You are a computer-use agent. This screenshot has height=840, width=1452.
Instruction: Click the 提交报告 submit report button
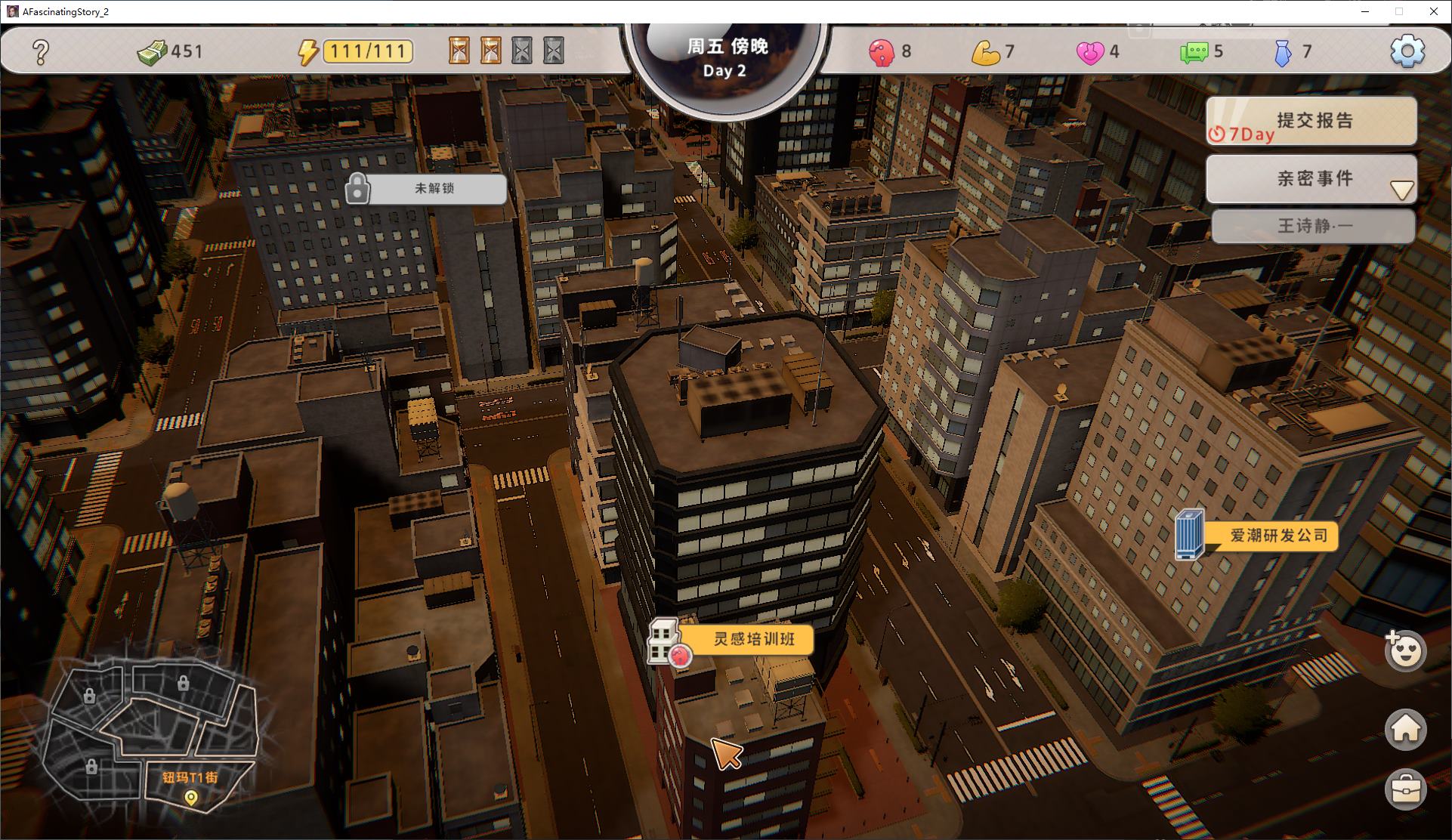[x=1311, y=121]
